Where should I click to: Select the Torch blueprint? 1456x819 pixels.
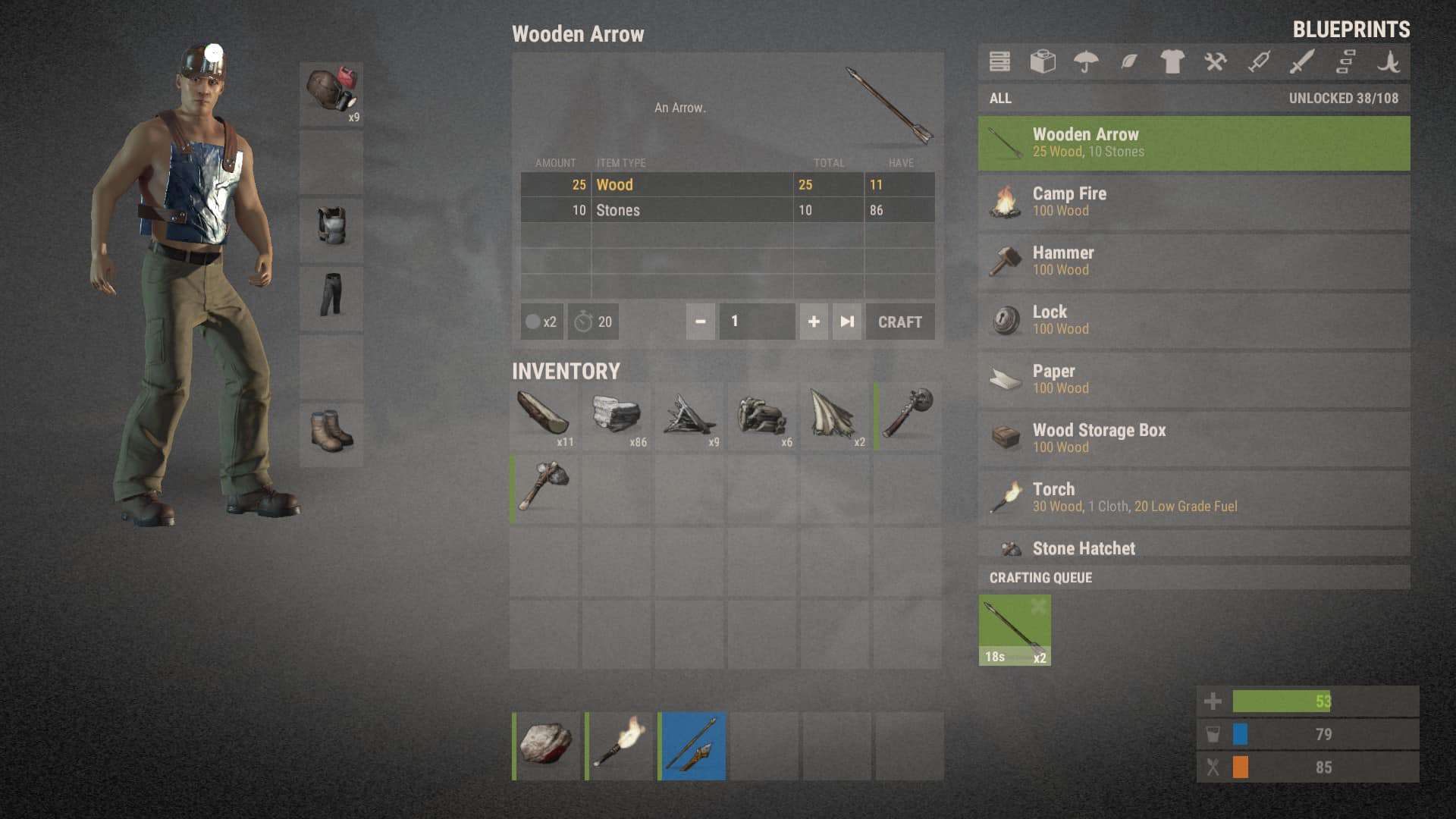[x=1194, y=497]
